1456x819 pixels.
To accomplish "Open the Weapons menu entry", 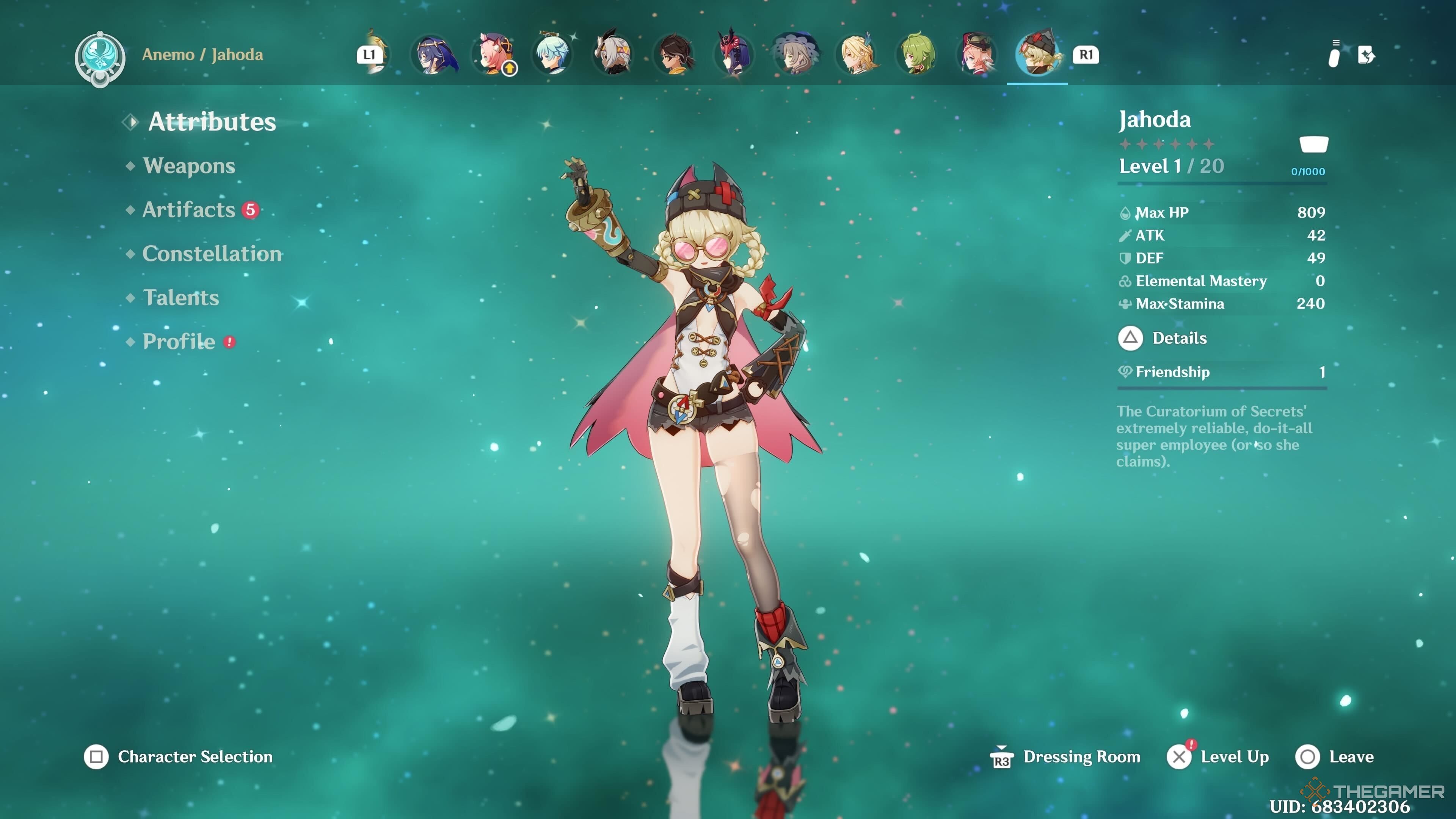I will pyautogui.click(x=189, y=166).
